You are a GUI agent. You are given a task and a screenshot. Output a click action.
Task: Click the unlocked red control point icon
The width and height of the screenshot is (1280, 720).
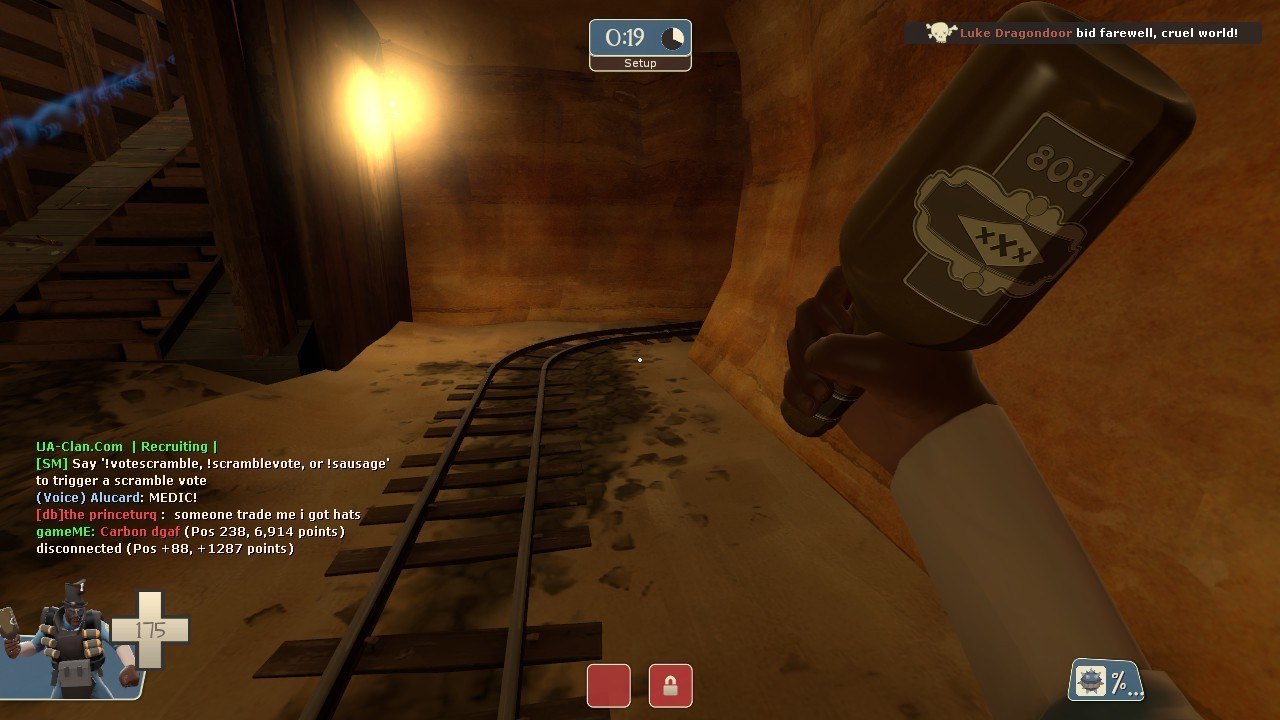(x=608, y=686)
